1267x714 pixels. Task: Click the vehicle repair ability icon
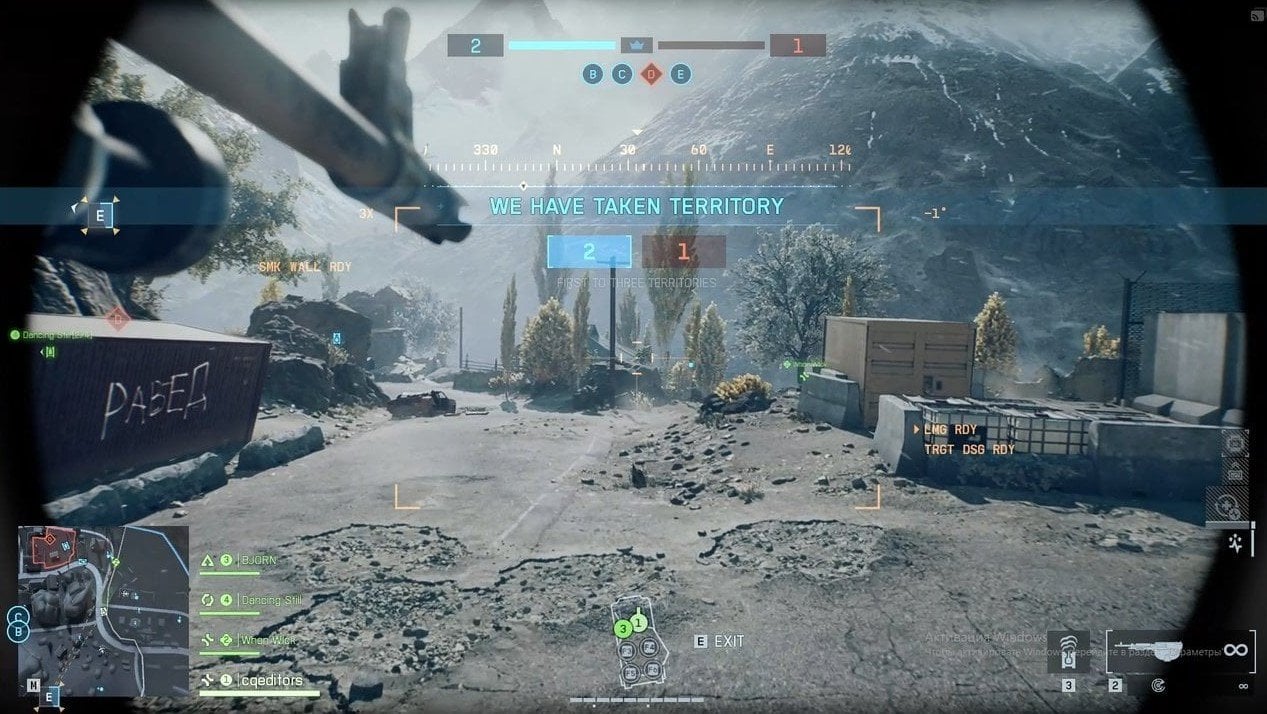pos(1232,506)
